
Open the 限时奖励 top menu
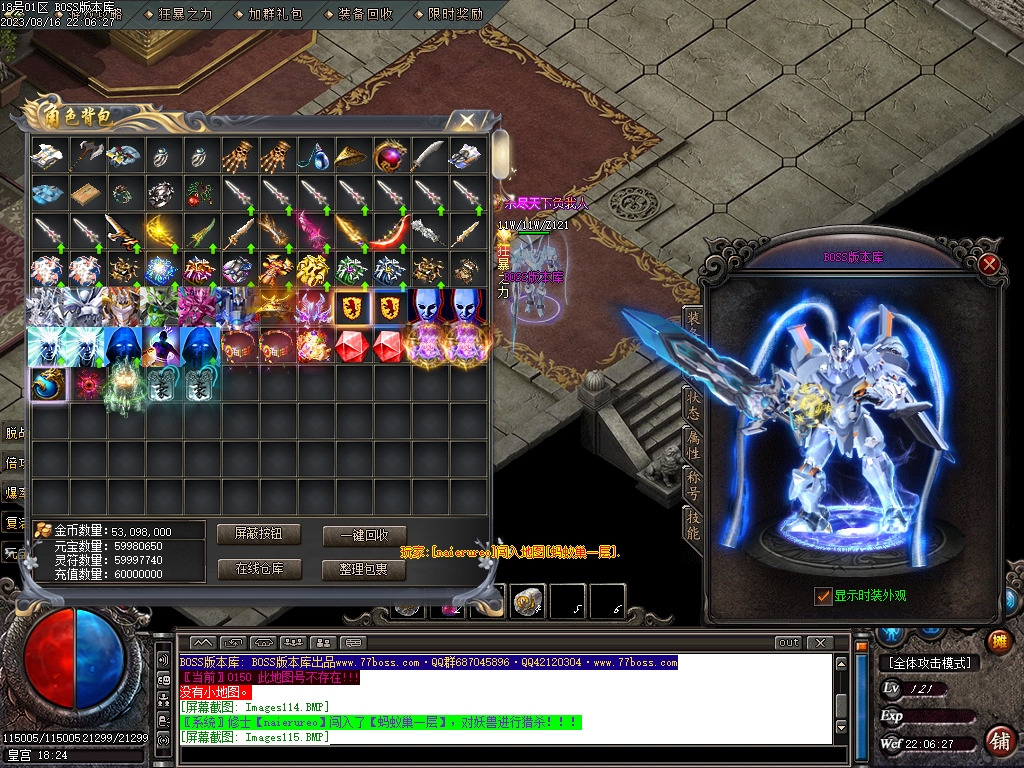tap(454, 14)
